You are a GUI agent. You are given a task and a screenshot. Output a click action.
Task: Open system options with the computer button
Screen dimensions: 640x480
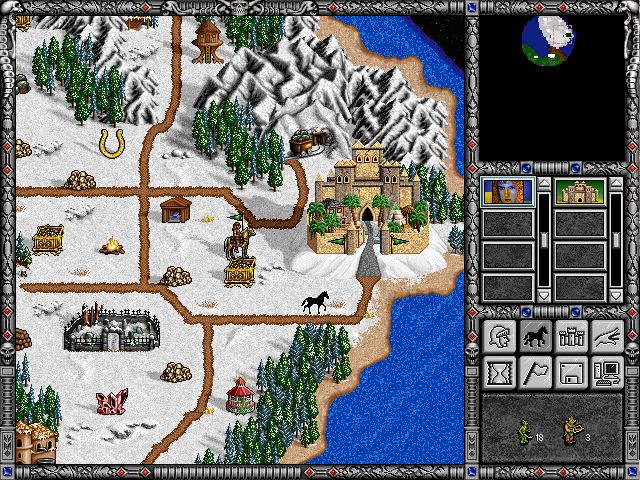pos(606,374)
